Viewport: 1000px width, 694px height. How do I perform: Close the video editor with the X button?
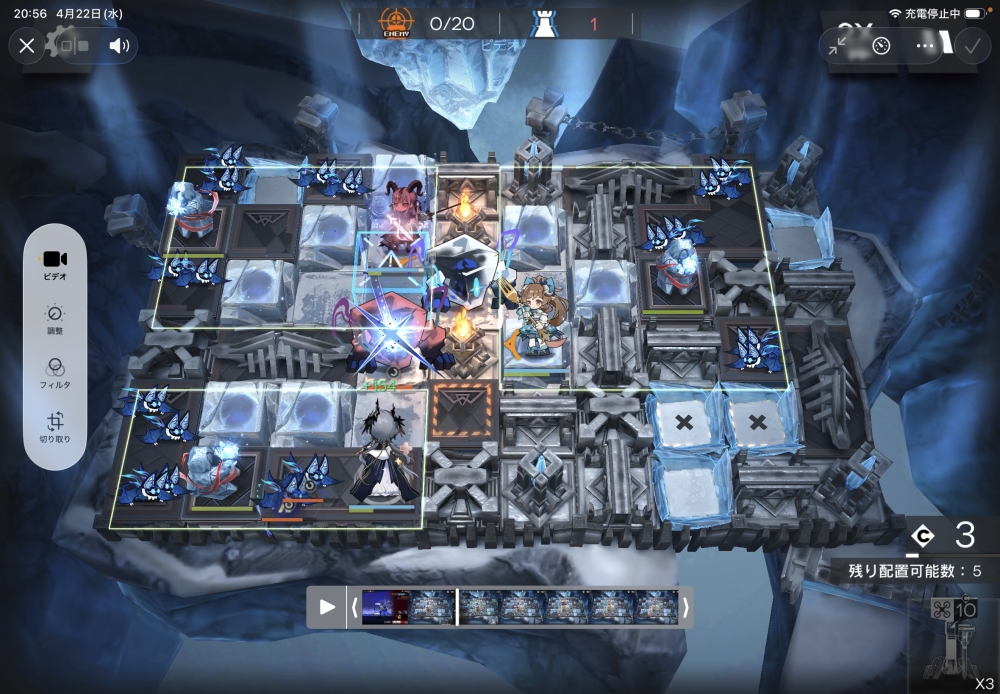point(27,45)
